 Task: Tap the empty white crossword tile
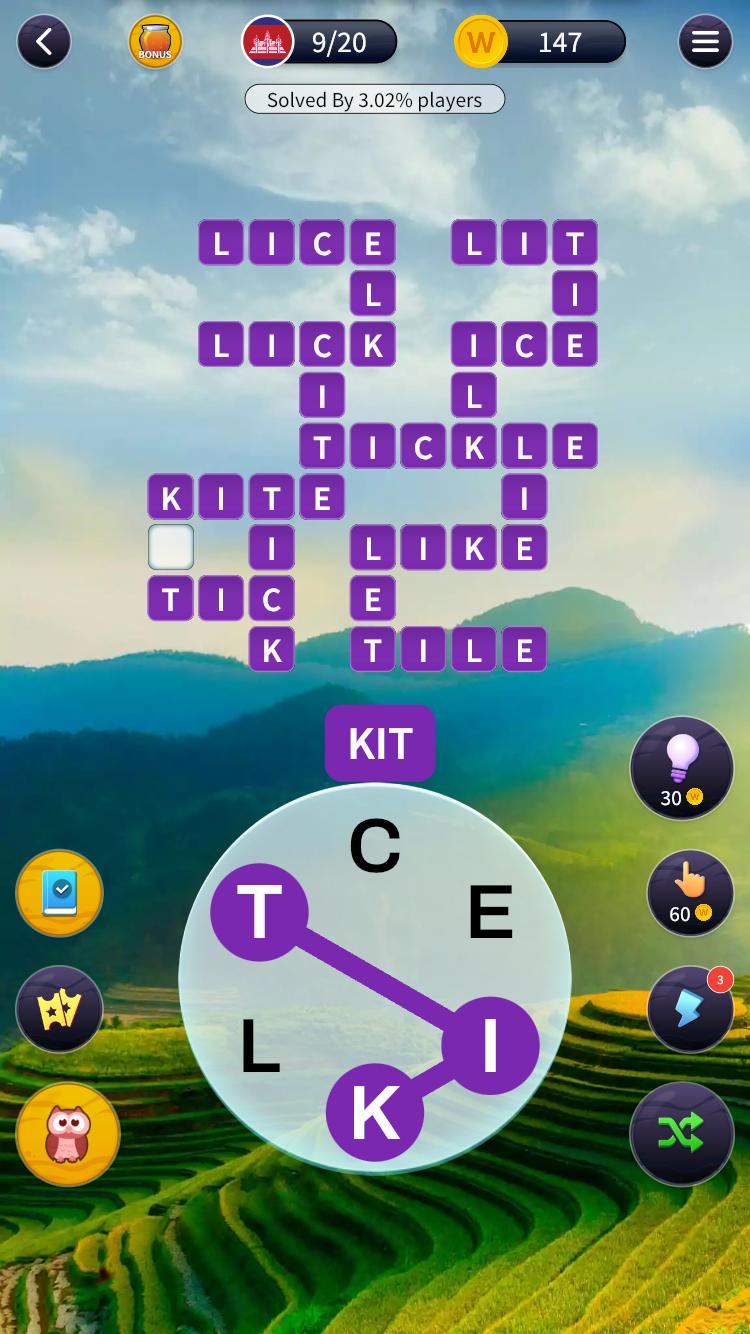[x=171, y=548]
